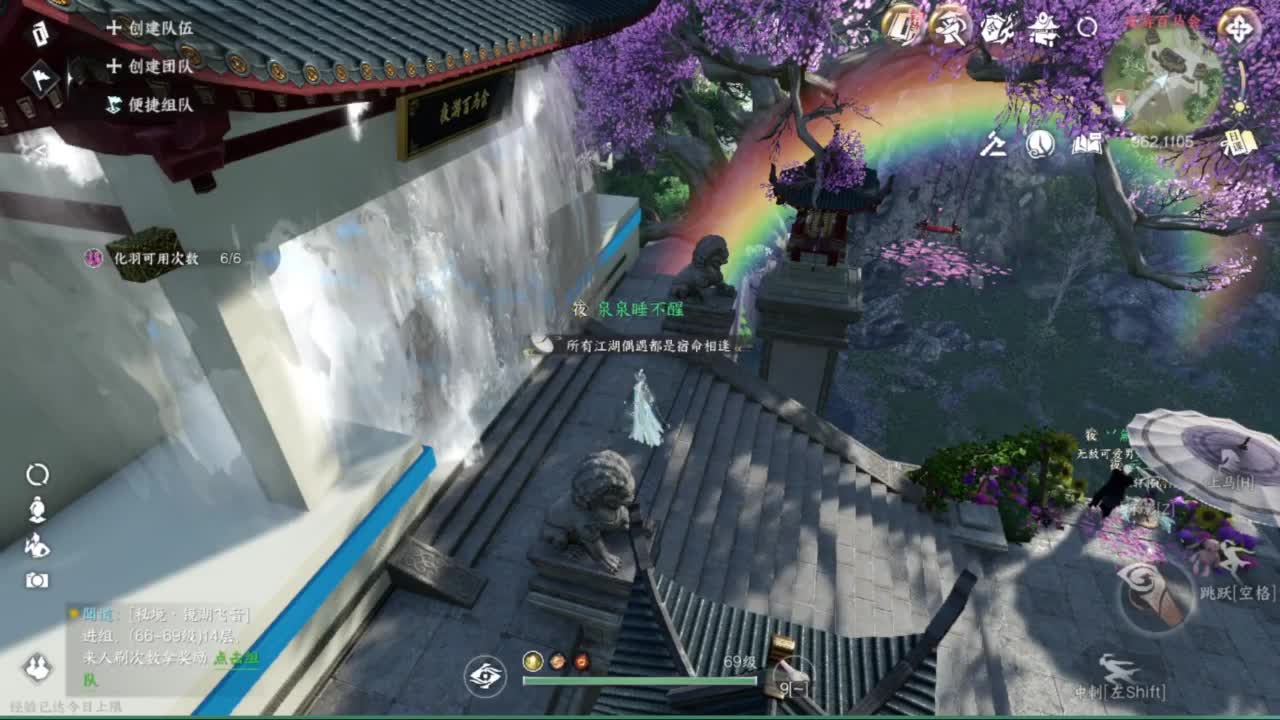This screenshot has width=1280, height=720.
Task: Click the sun weather icon right of the minimap
Action: click(x=1238, y=106)
